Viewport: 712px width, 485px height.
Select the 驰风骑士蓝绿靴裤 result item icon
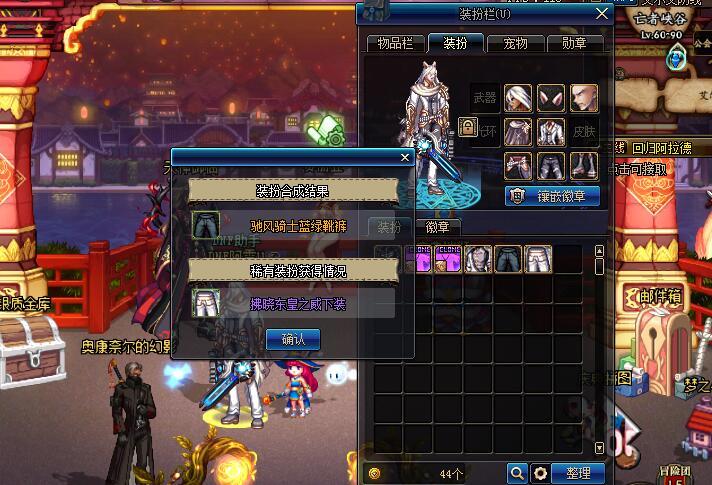(x=206, y=224)
